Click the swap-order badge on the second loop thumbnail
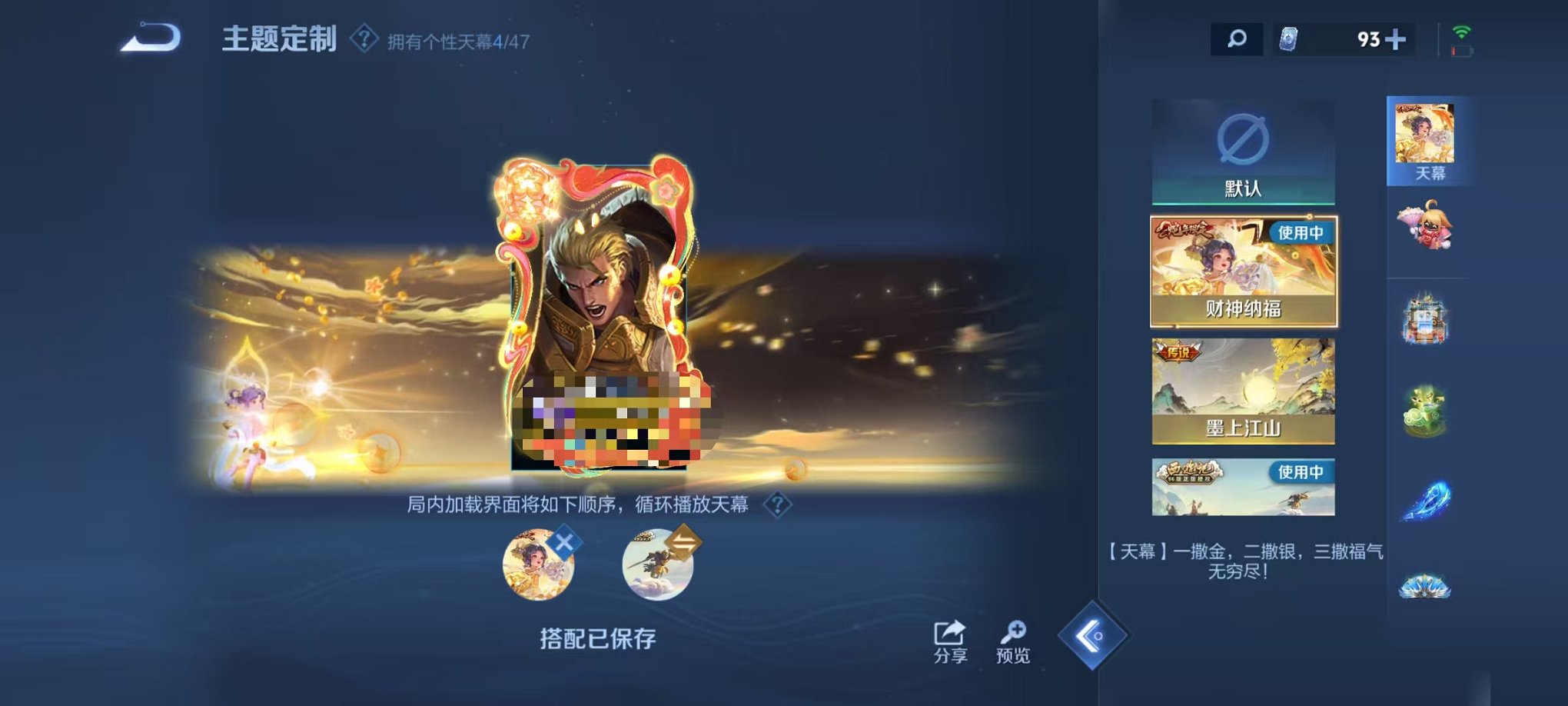This screenshot has width=1568, height=706. tap(686, 542)
